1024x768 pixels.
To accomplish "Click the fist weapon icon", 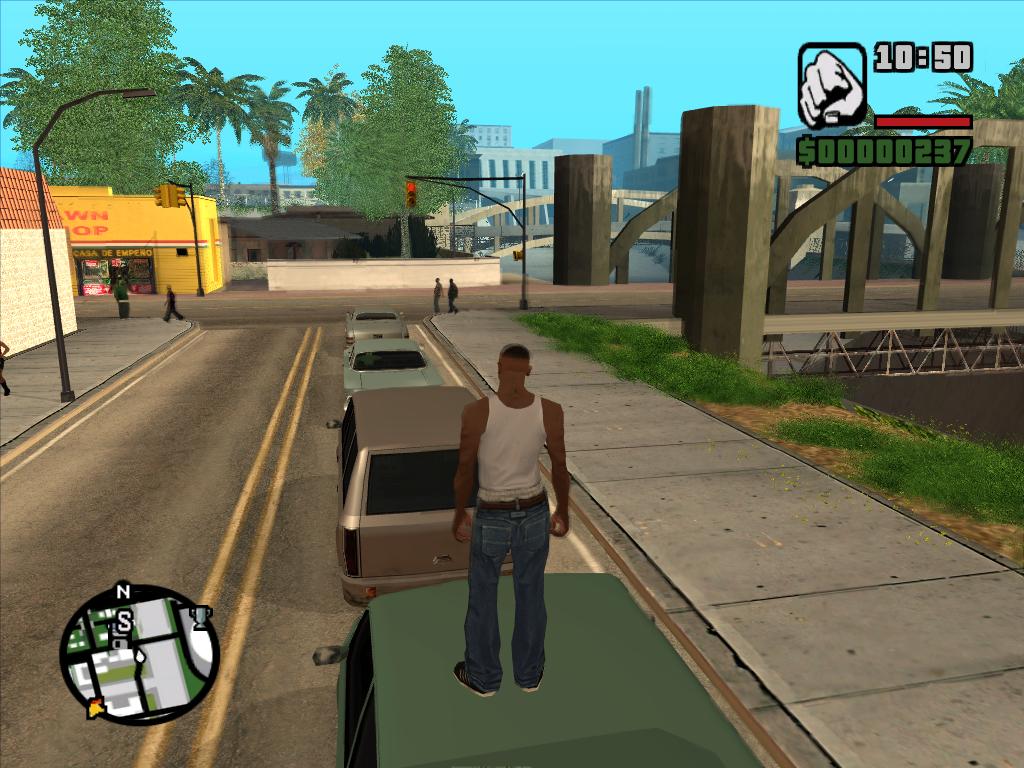I will [831, 85].
